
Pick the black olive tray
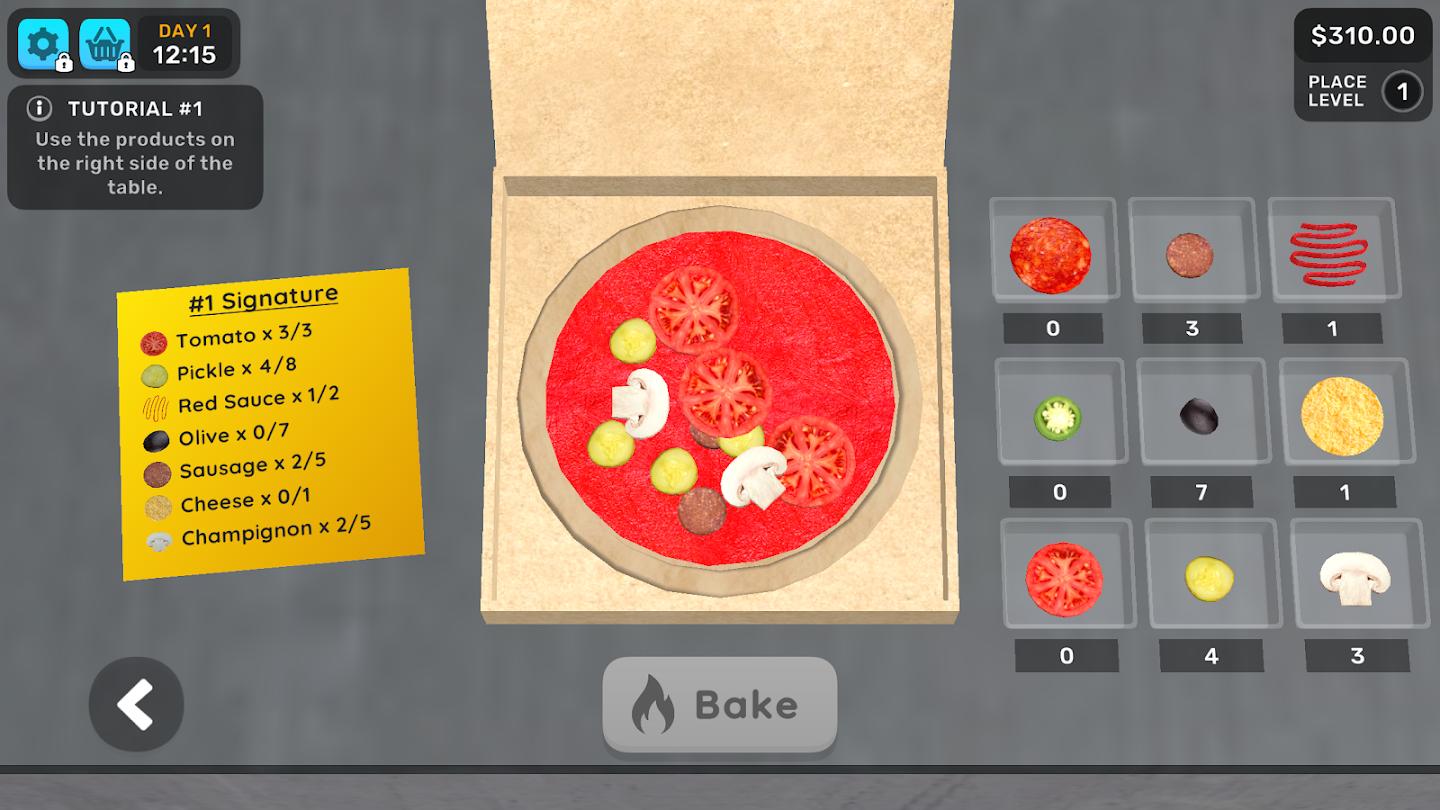click(1199, 416)
